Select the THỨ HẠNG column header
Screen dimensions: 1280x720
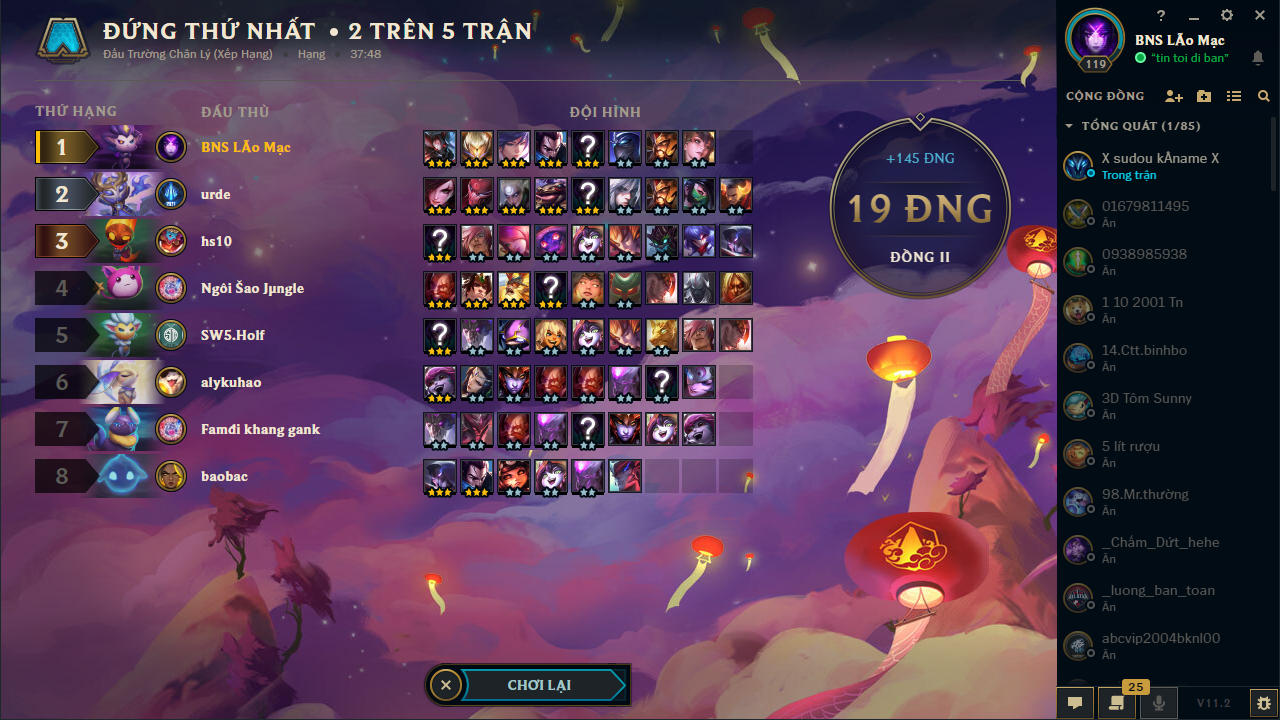coord(77,112)
